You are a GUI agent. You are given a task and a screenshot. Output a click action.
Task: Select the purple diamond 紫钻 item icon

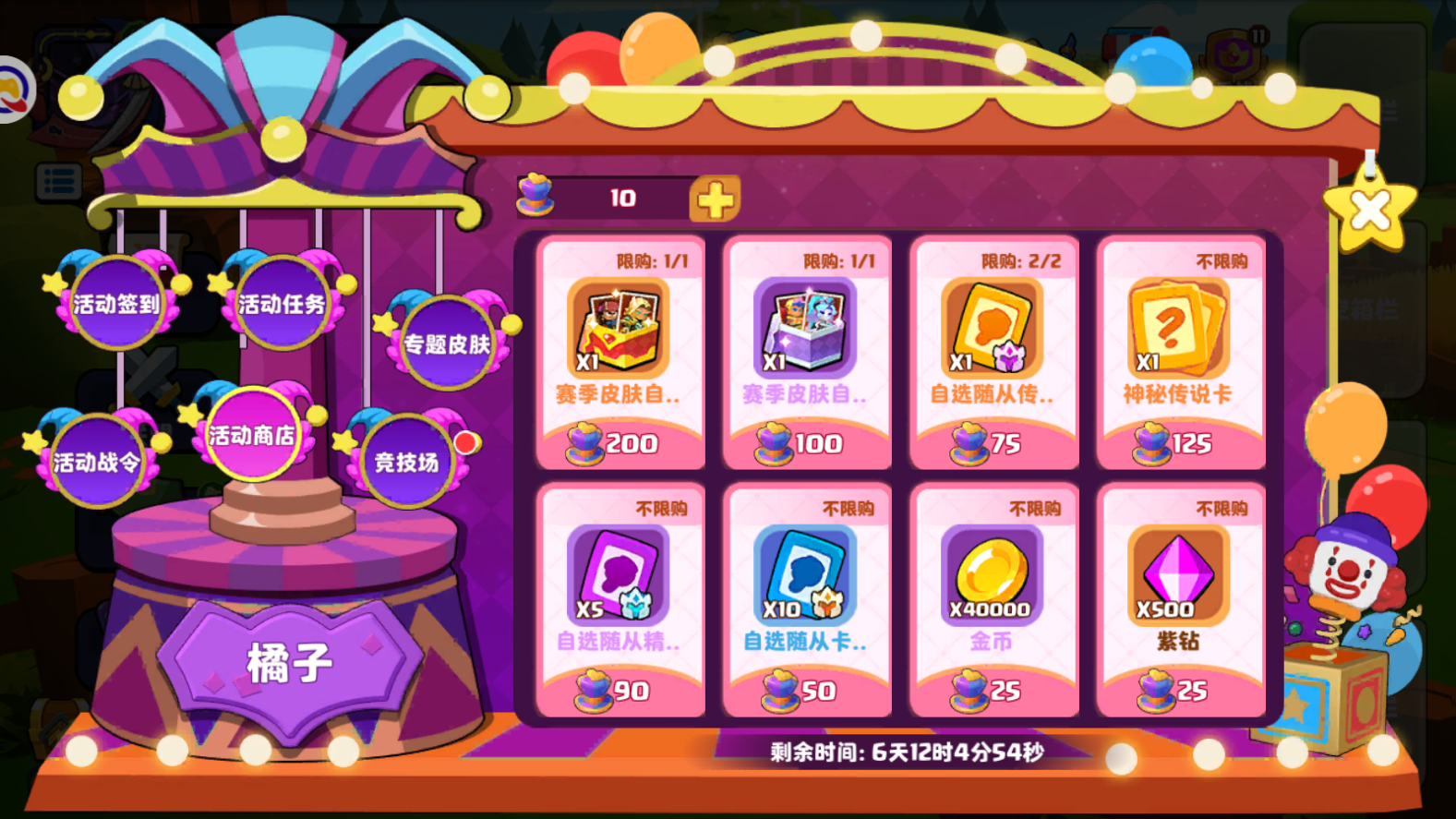point(1180,574)
